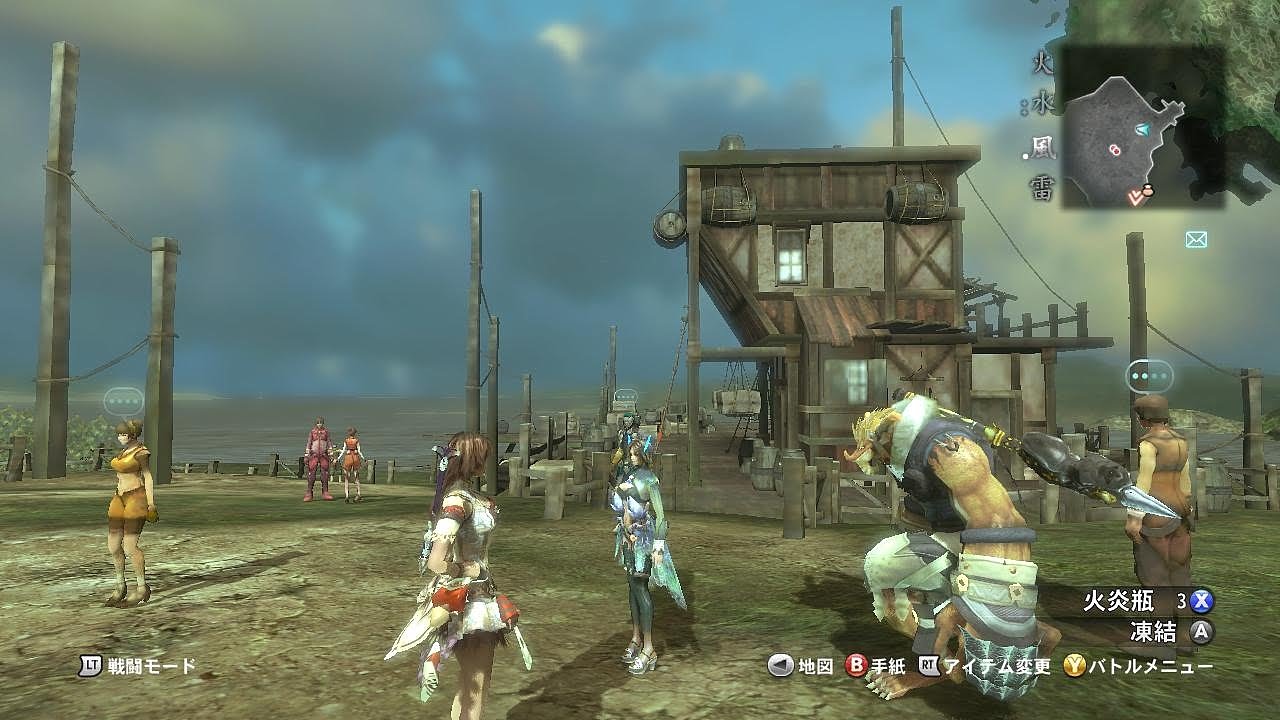Open 手紙 letters
The height and width of the screenshot is (720, 1280).
[x=877, y=666]
